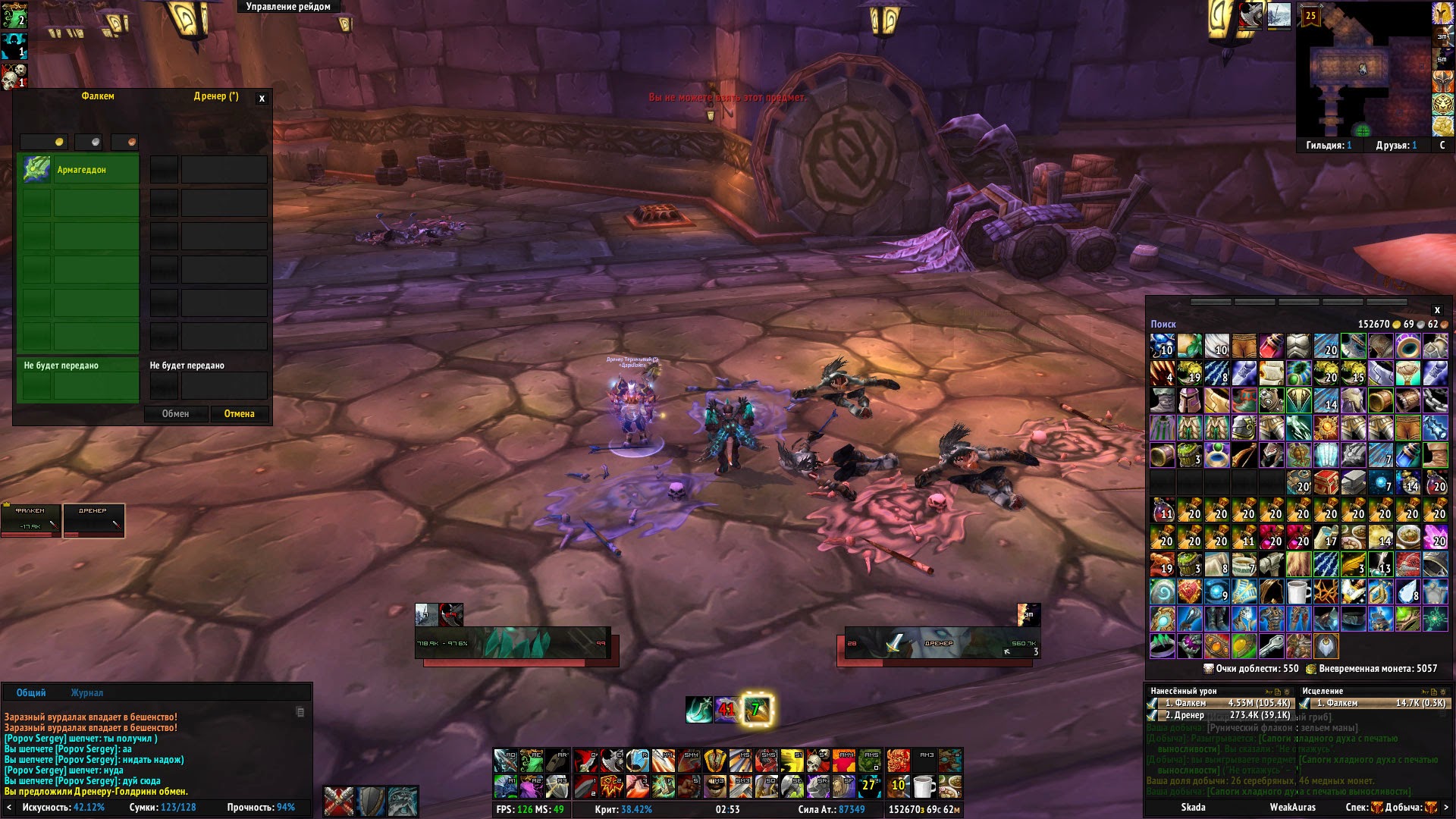Toggle the frost-themed equipment set icon
This screenshot has width=1456, height=819.
point(404,802)
